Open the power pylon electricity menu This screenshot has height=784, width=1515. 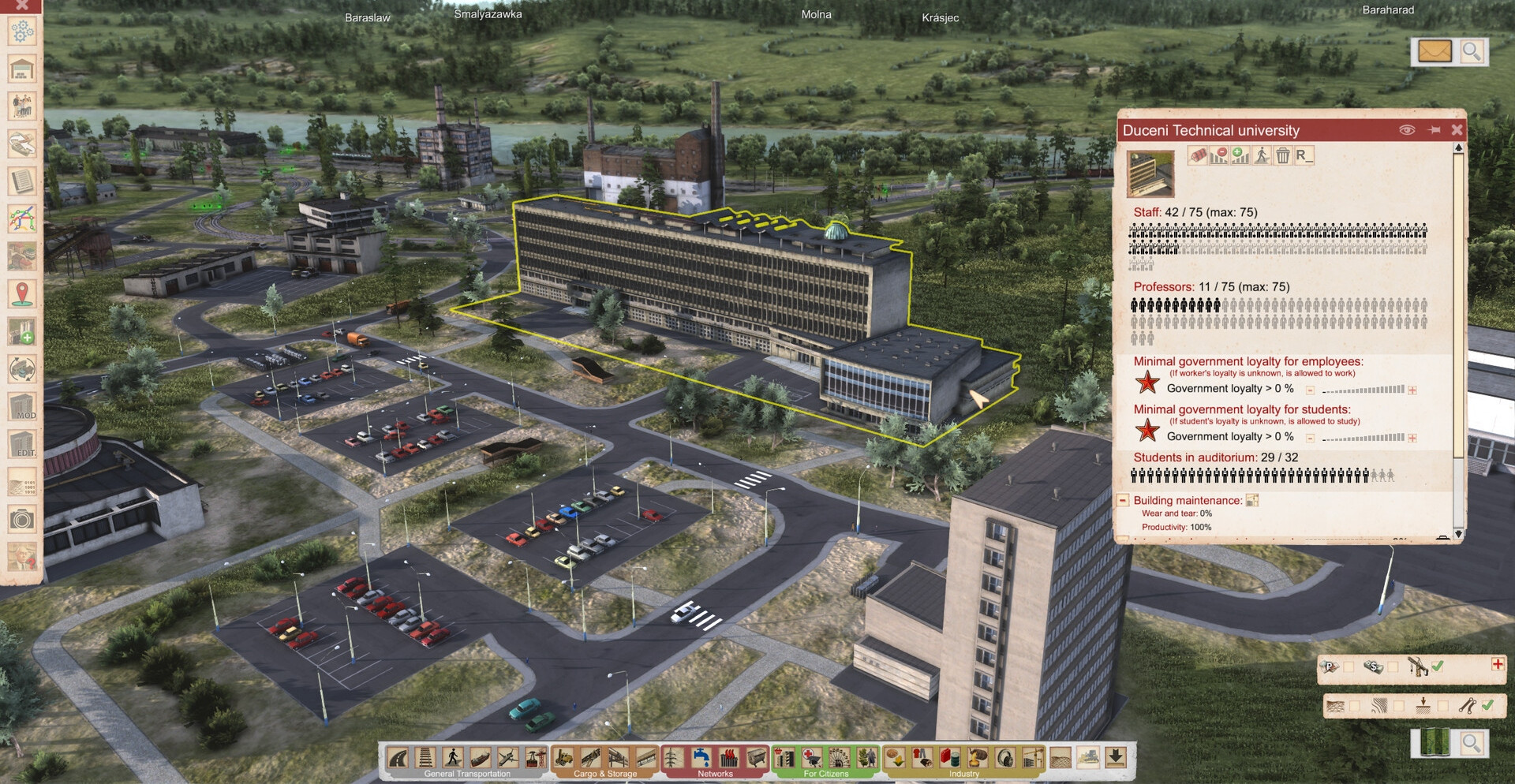673,758
